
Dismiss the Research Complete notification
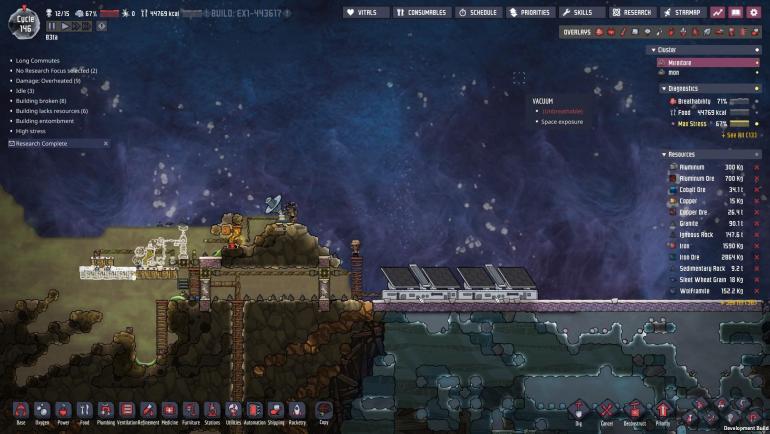(x=104, y=144)
